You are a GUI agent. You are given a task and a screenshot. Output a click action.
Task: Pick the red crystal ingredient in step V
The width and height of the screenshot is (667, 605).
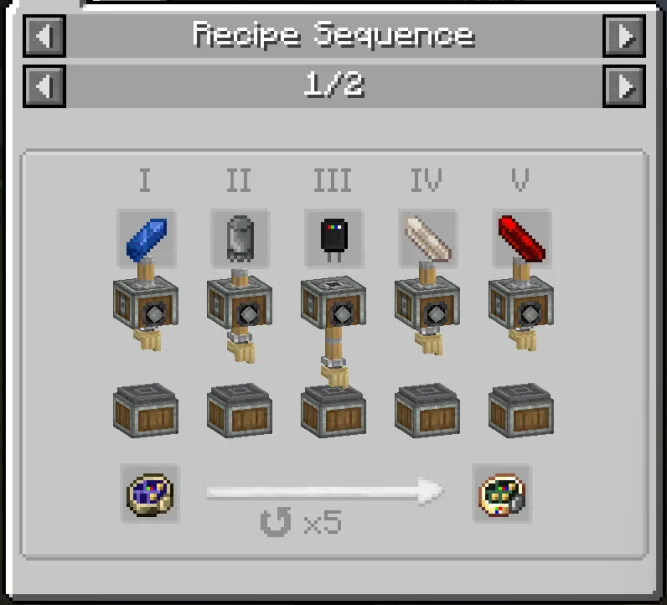click(x=521, y=238)
